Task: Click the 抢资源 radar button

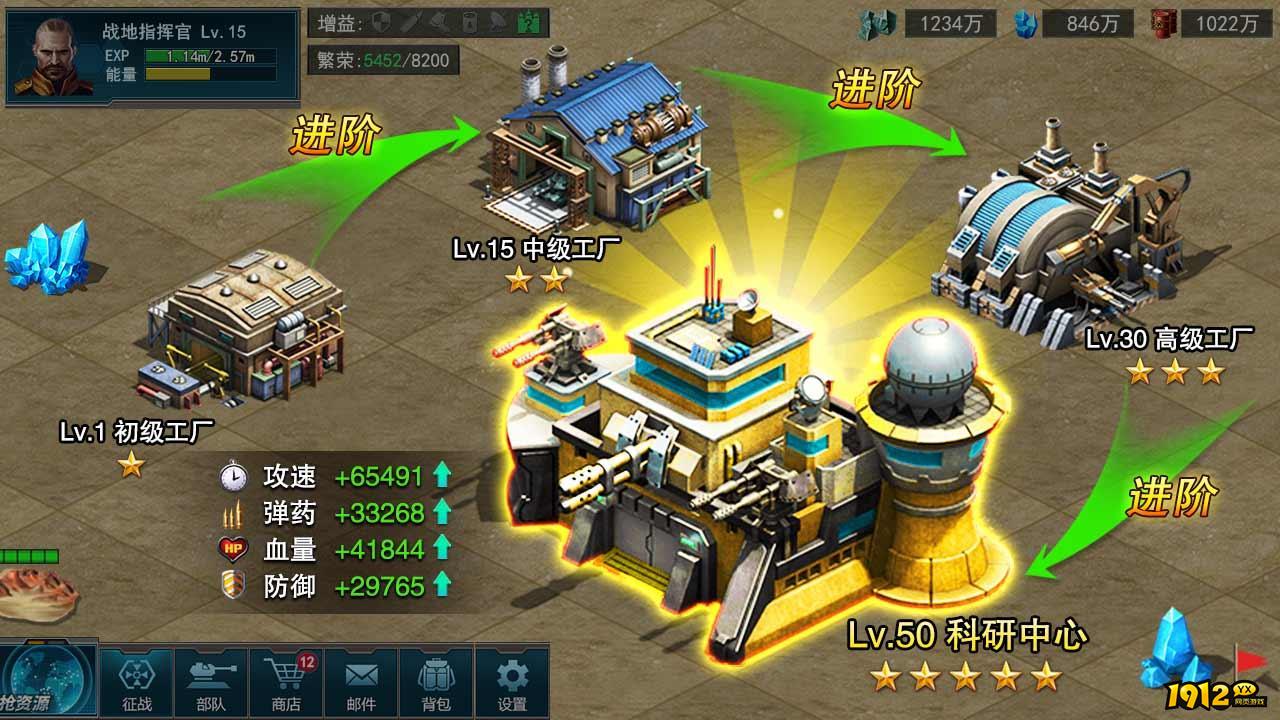Action: 48,681
